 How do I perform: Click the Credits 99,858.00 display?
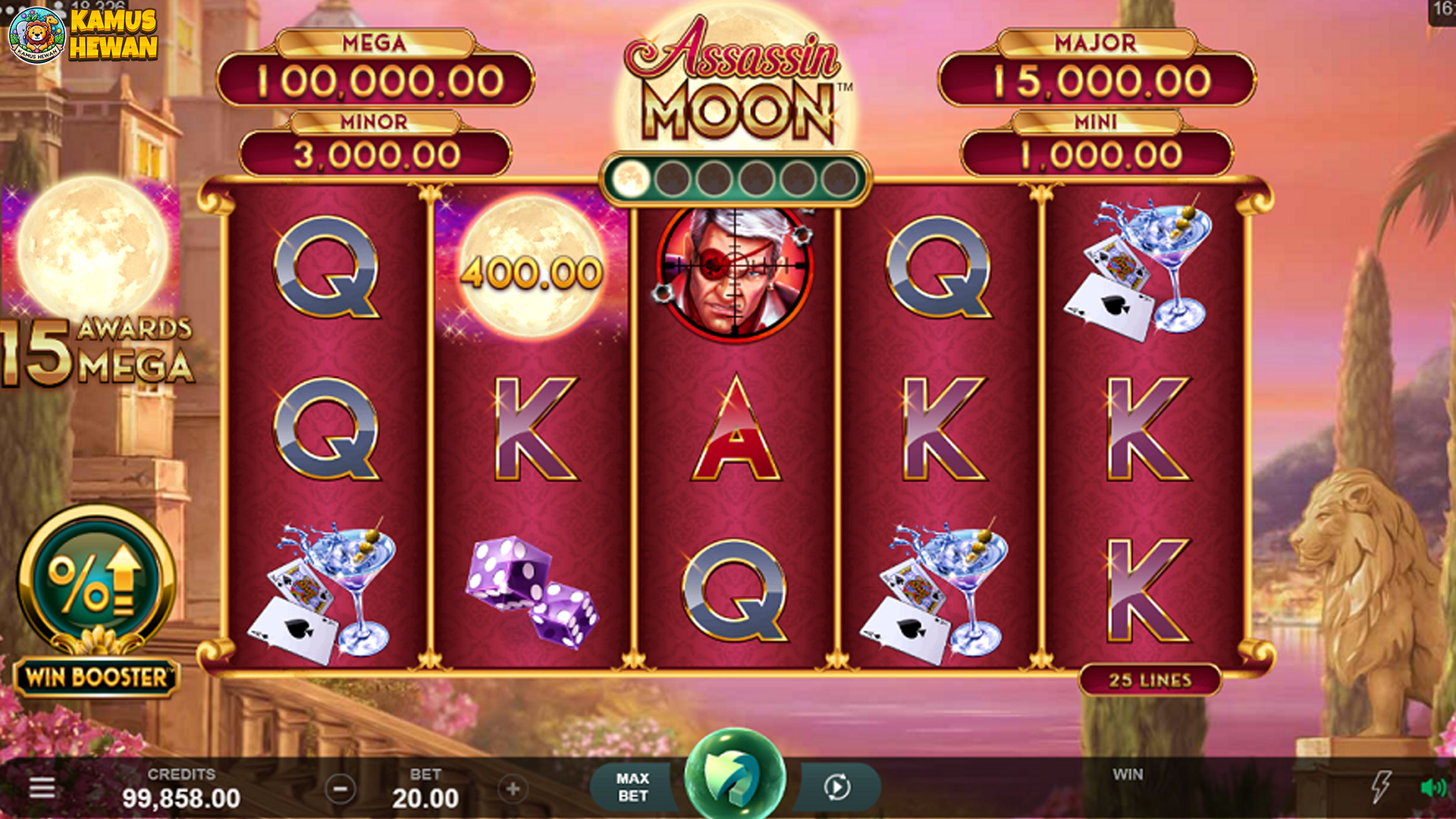point(182,792)
